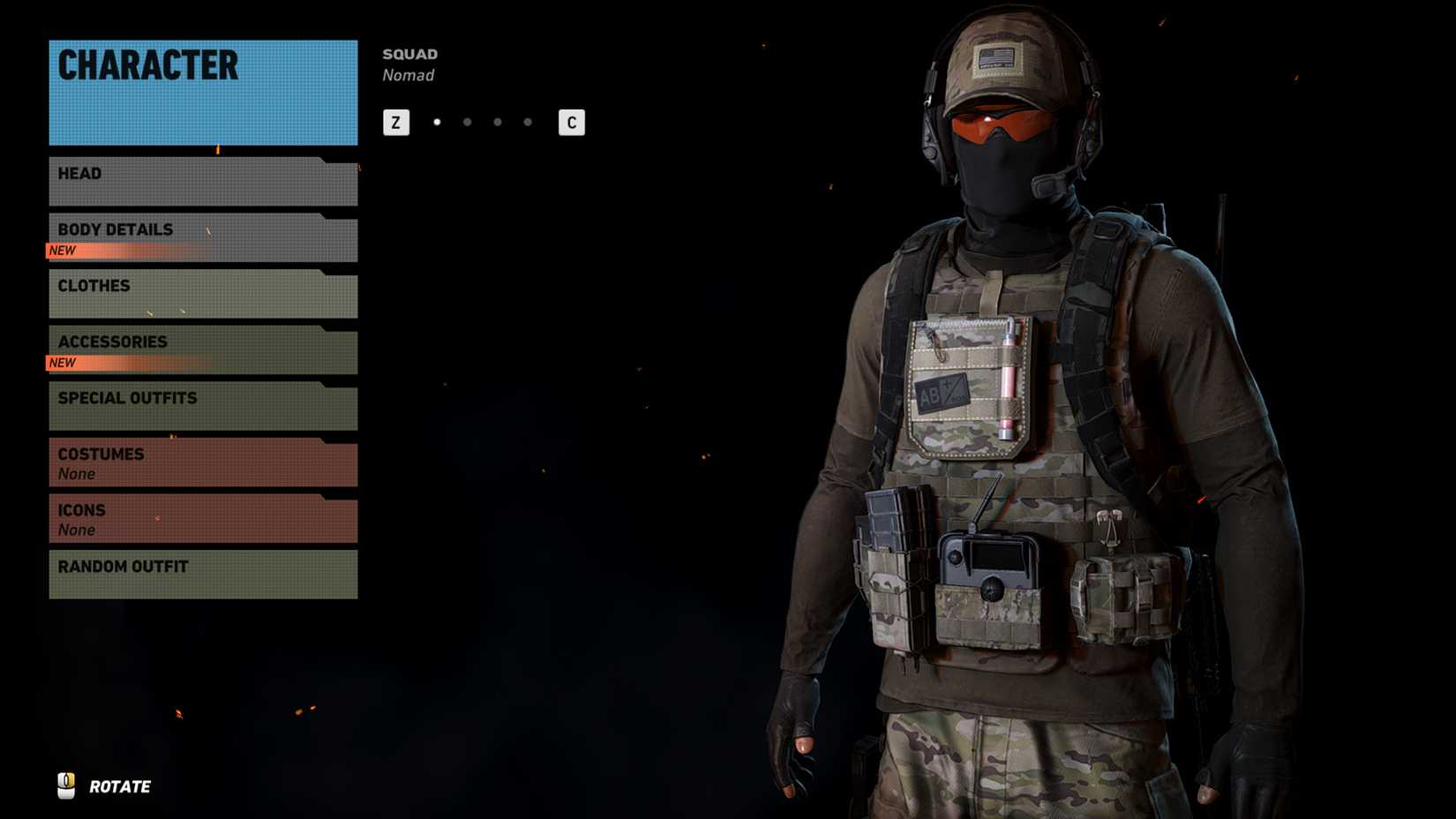Select the last squad pagination dot
Image resolution: width=1456 pixels, height=819 pixels.
click(x=527, y=122)
